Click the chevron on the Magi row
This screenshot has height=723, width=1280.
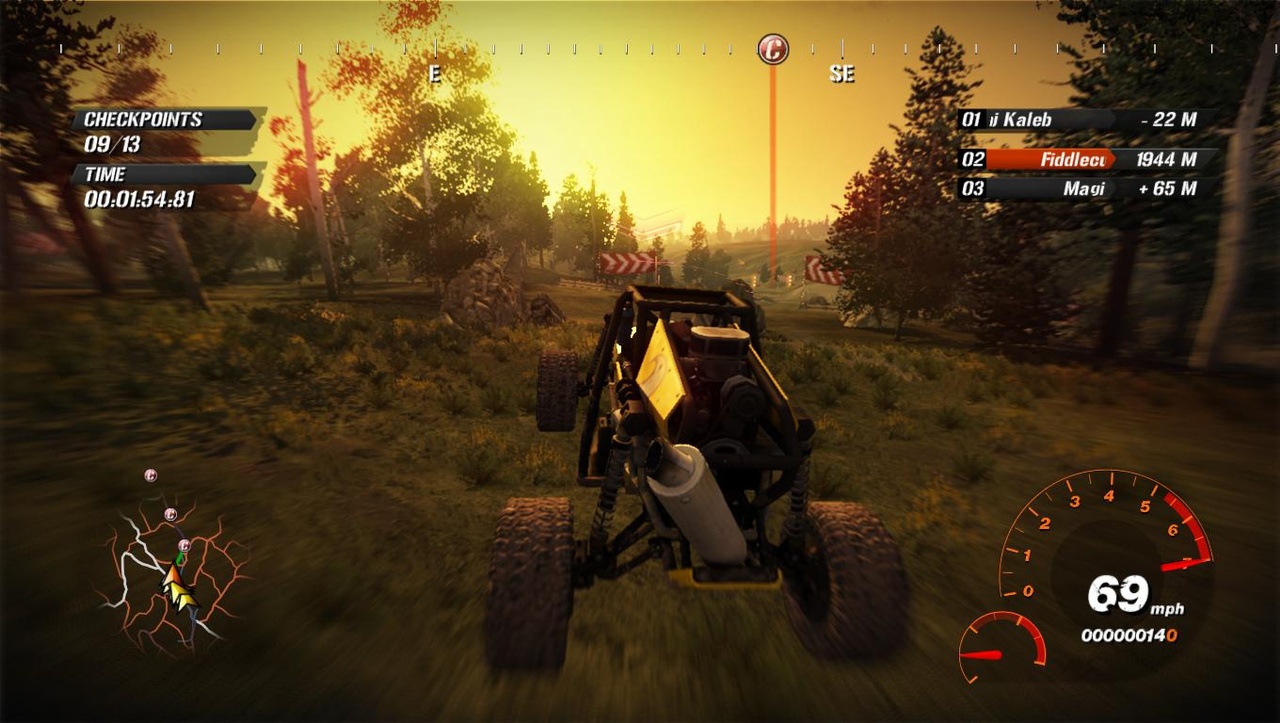pos(1115,188)
